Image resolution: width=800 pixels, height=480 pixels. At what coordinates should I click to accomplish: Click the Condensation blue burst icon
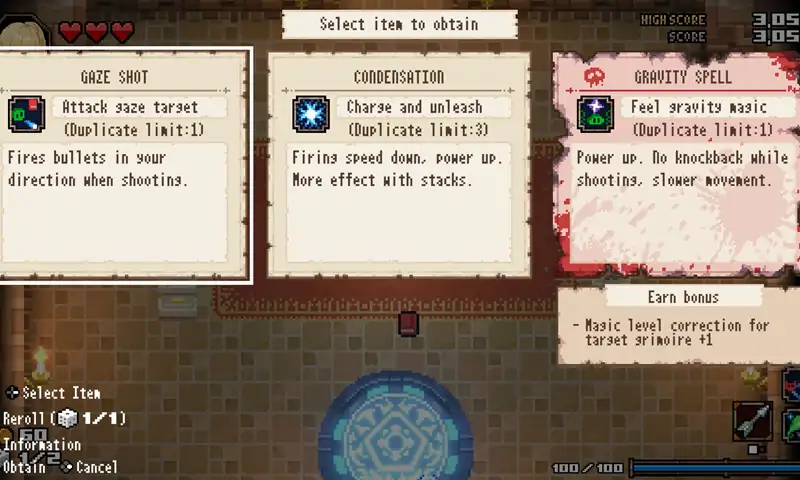coord(310,114)
